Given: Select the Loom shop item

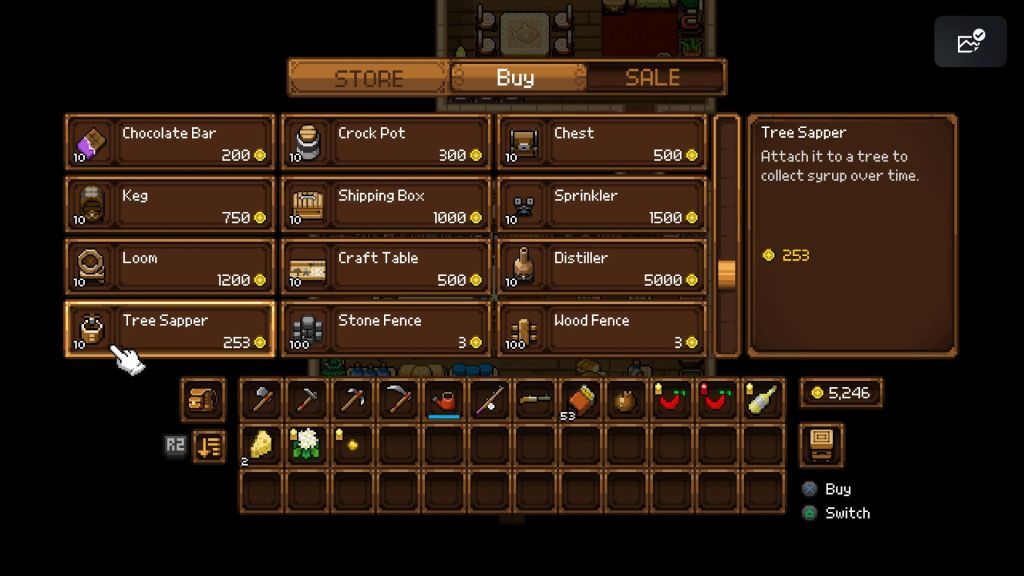Looking at the screenshot, I should [x=170, y=267].
